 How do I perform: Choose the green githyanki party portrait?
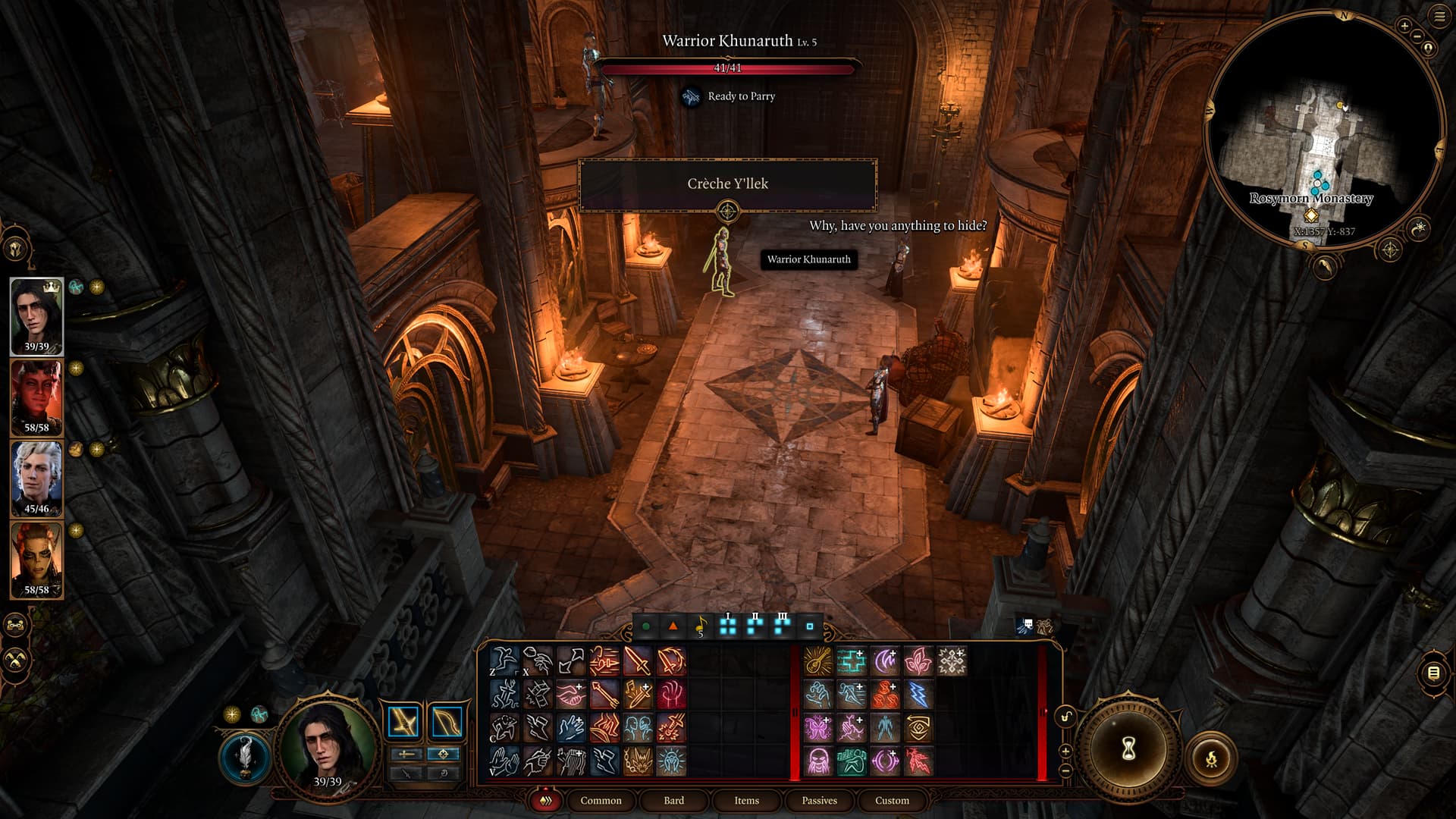pyautogui.click(x=36, y=560)
